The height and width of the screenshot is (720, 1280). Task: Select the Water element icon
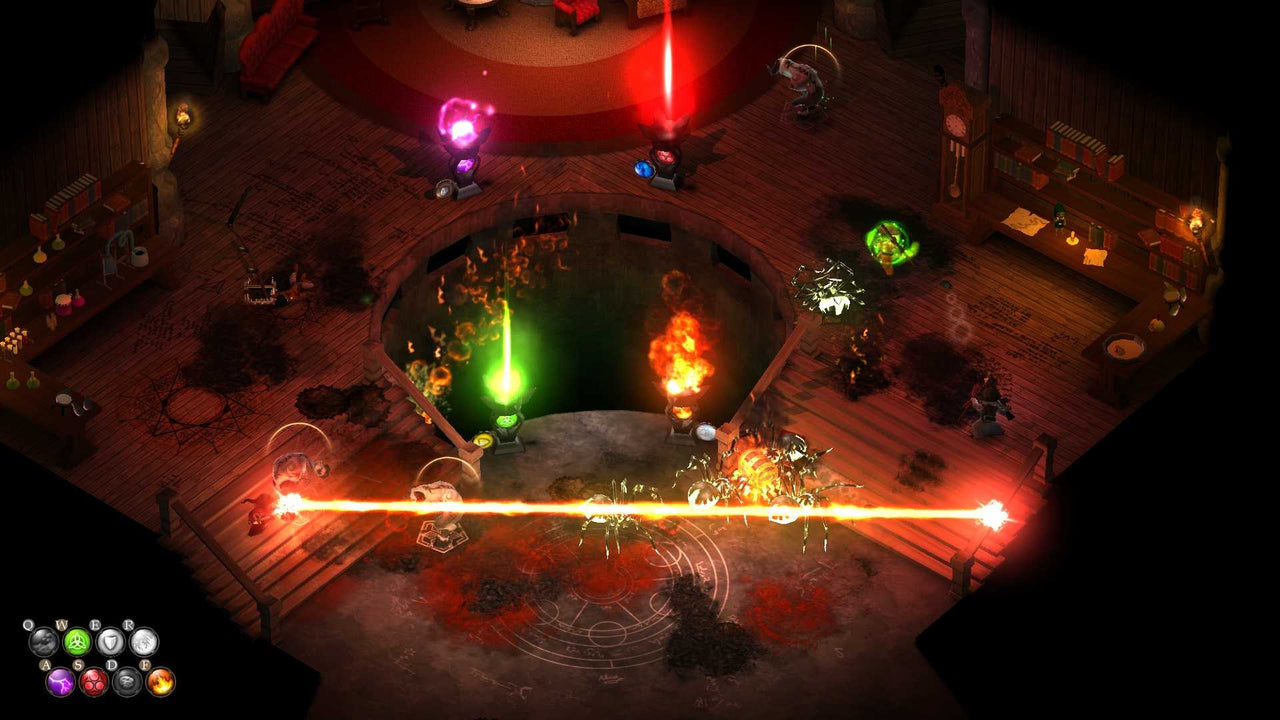tap(44, 643)
